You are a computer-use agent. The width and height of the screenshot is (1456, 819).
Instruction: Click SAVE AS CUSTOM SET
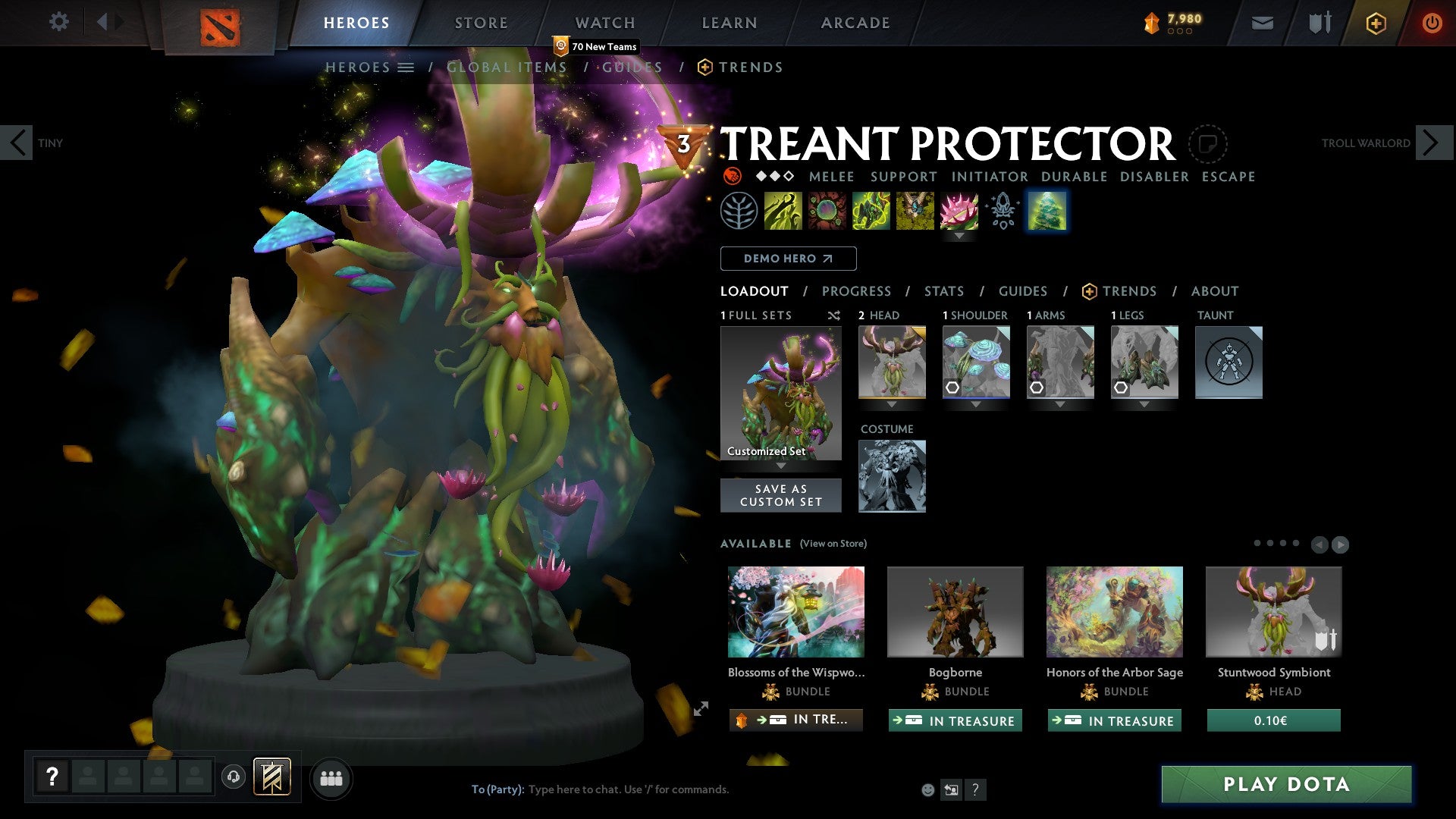click(780, 495)
